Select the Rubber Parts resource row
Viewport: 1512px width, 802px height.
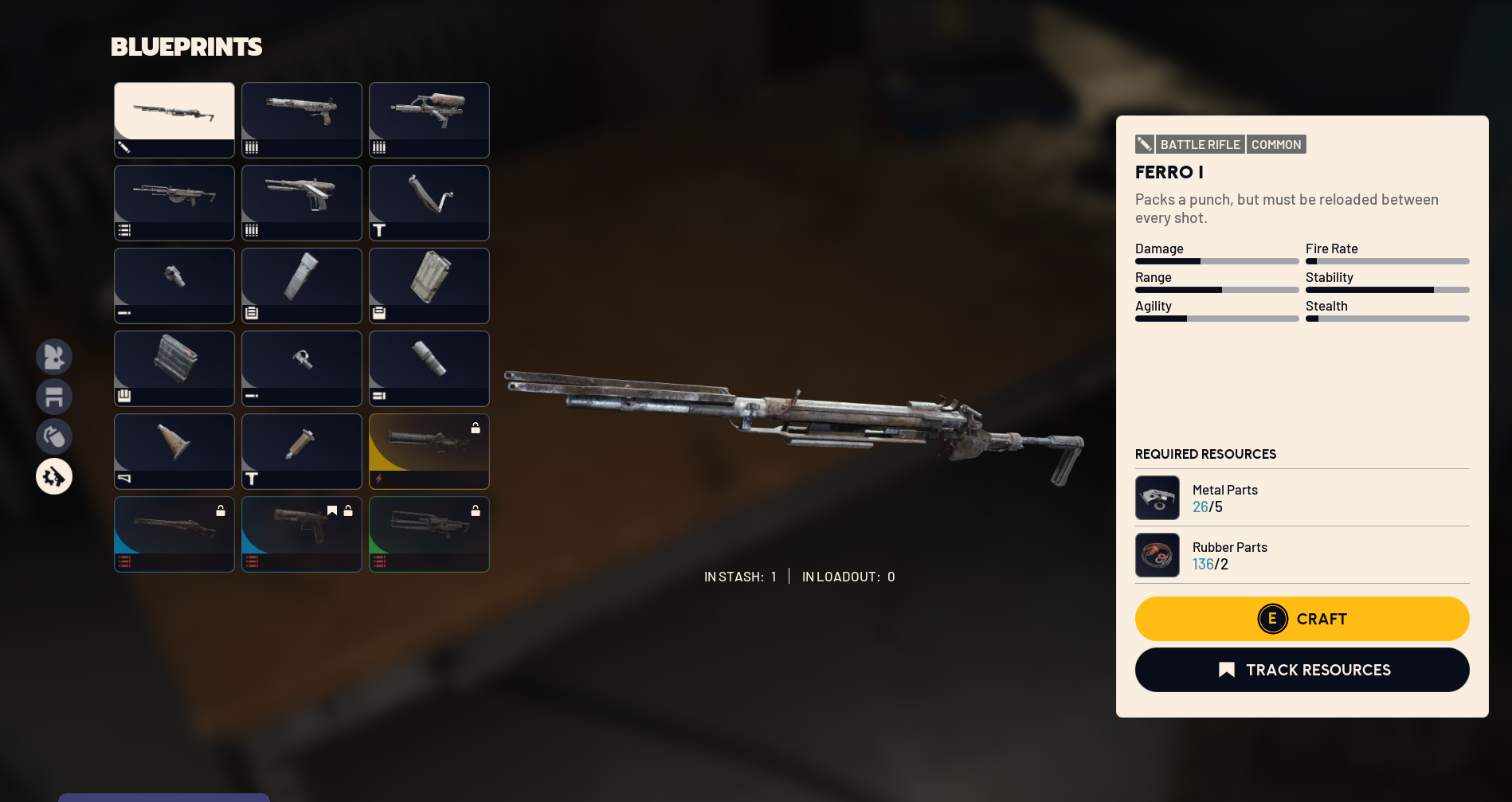click(x=1302, y=555)
